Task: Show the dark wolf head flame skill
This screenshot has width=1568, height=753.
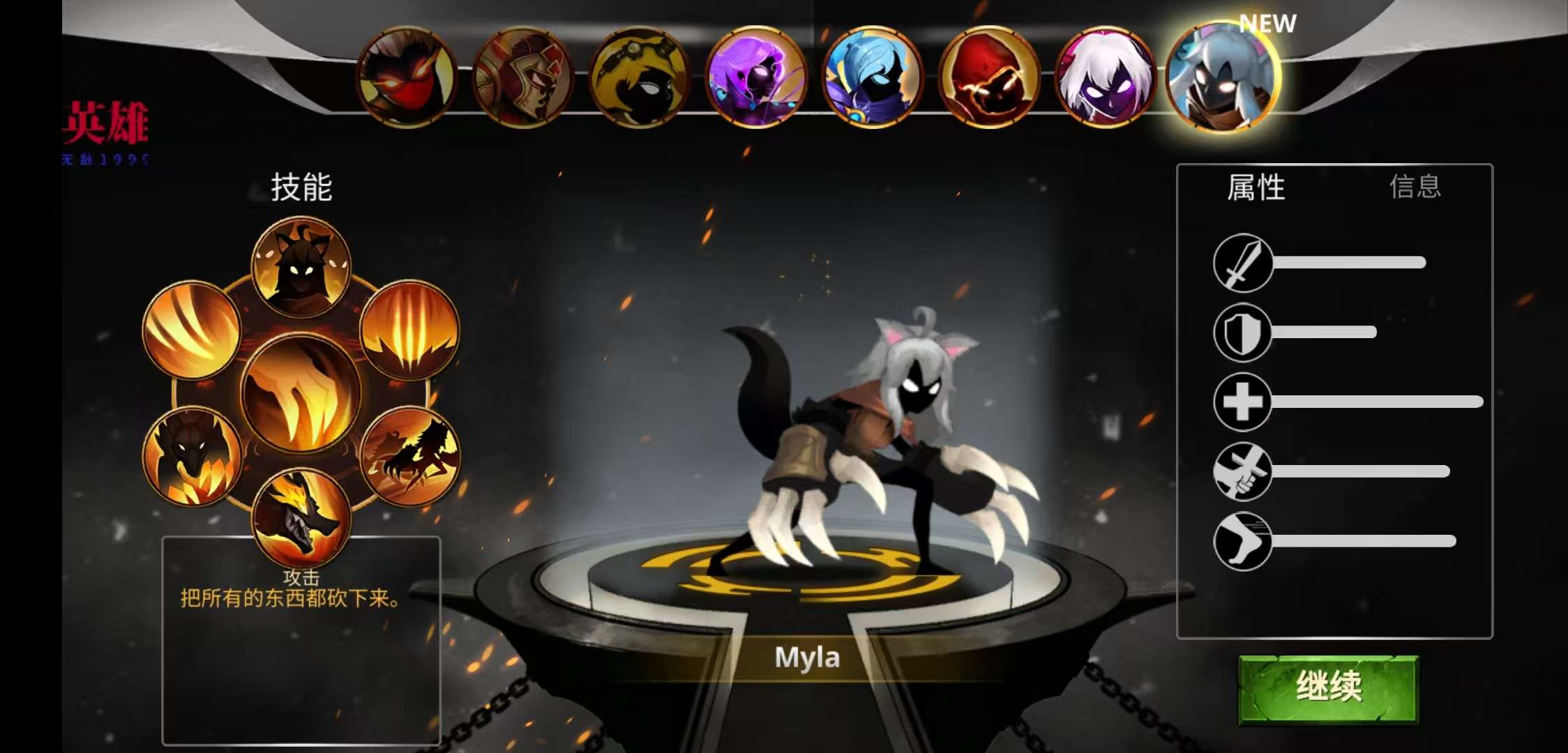Action: (192, 455)
